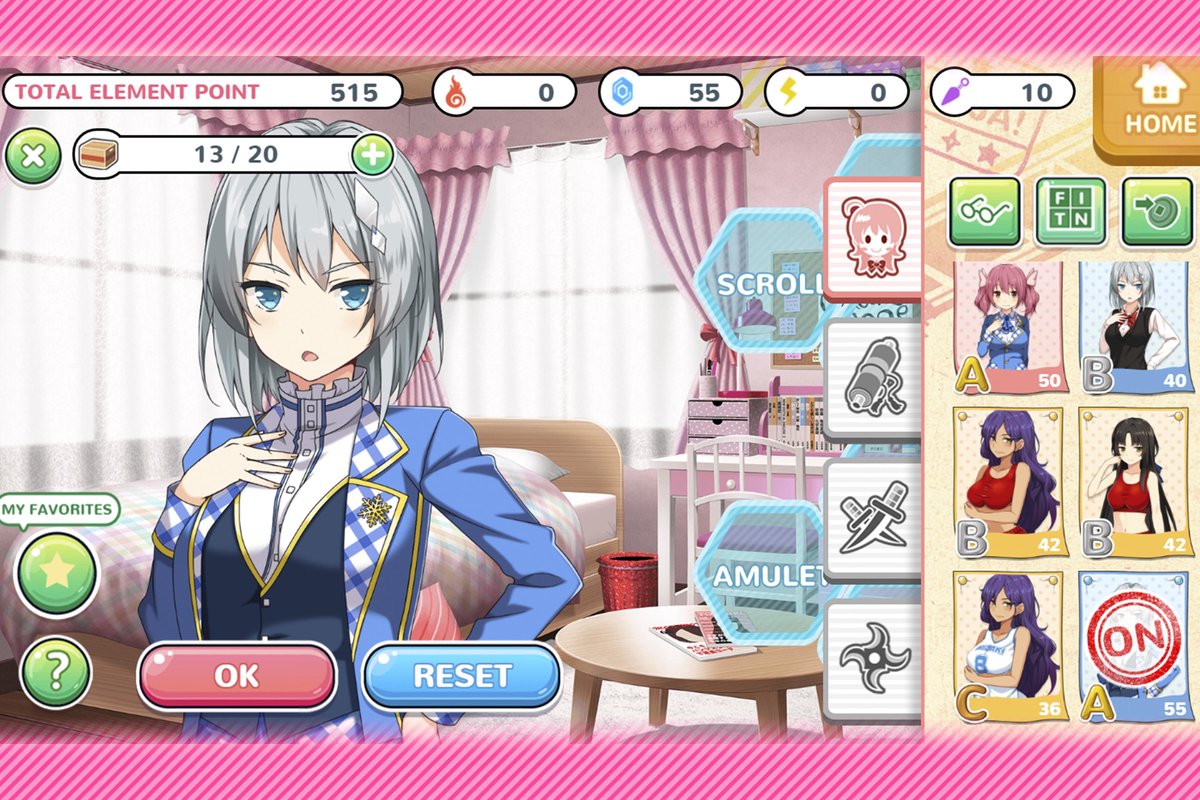1200x800 pixels.
Task: Click the blue RESET button
Action: tap(462, 676)
